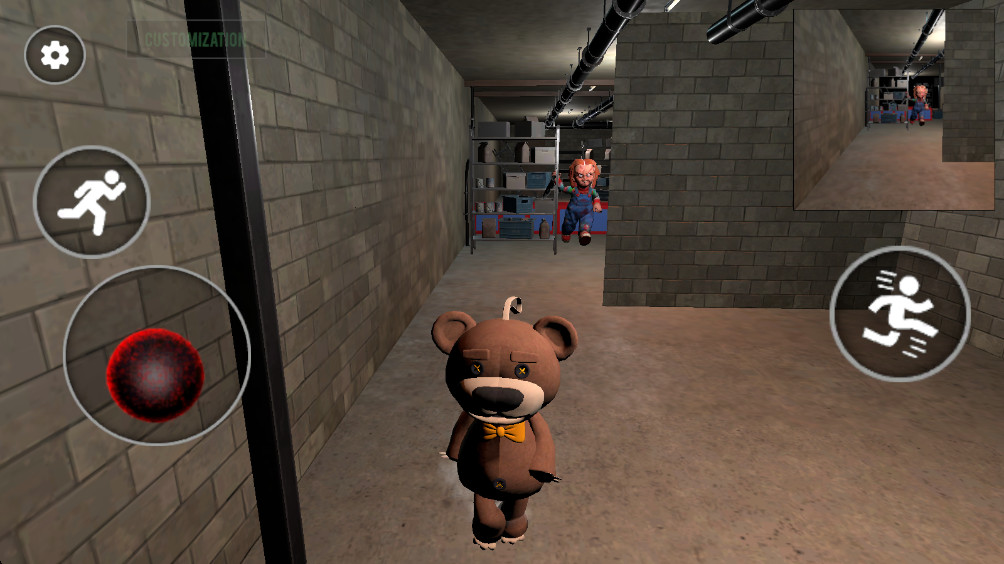The width and height of the screenshot is (1004, 564).
Task: Touch the red virtual joystick knob
Action: tap(155, 372)
